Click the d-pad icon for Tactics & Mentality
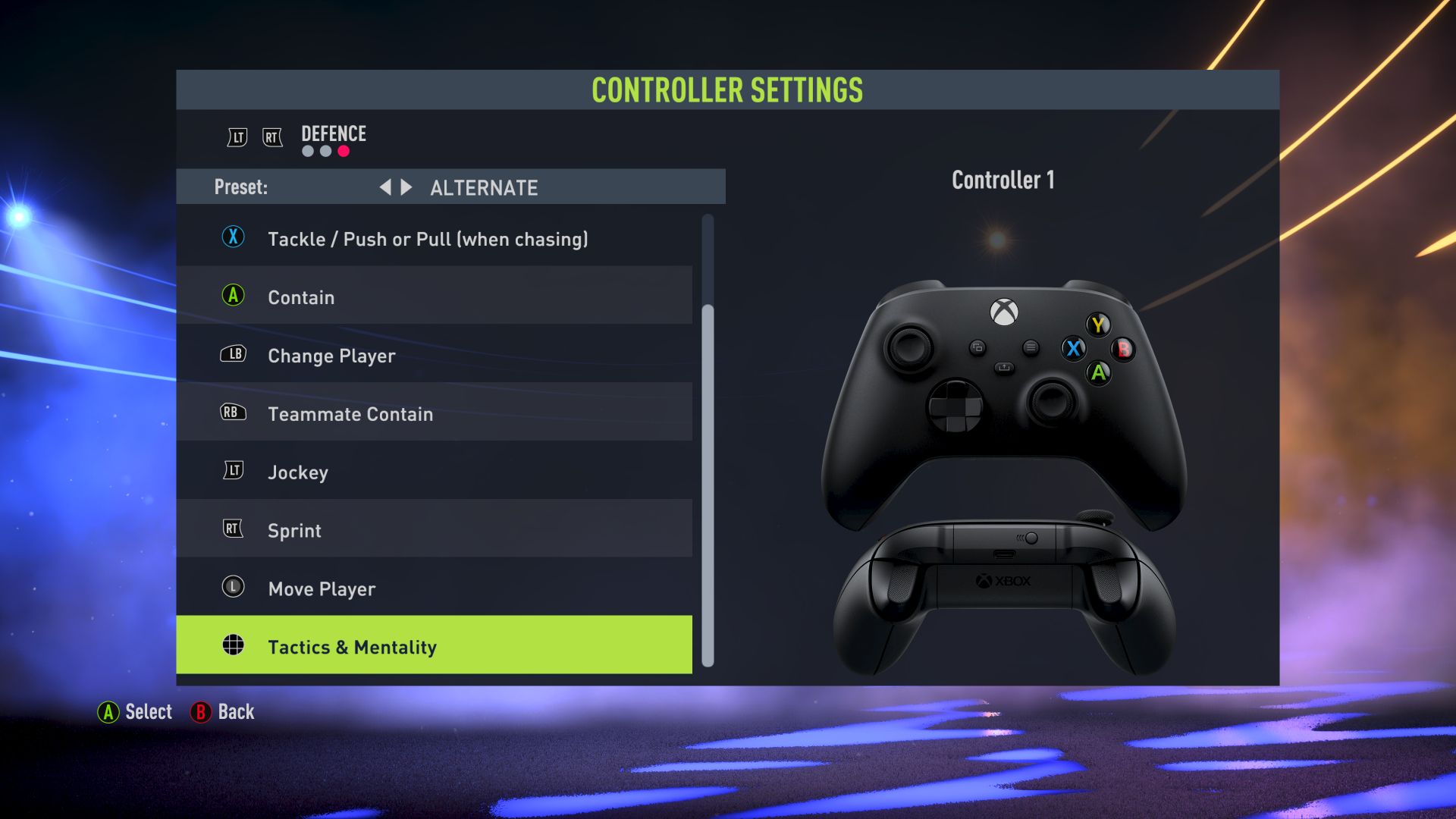The image size is (1456, 819). [x=234, y=645]
